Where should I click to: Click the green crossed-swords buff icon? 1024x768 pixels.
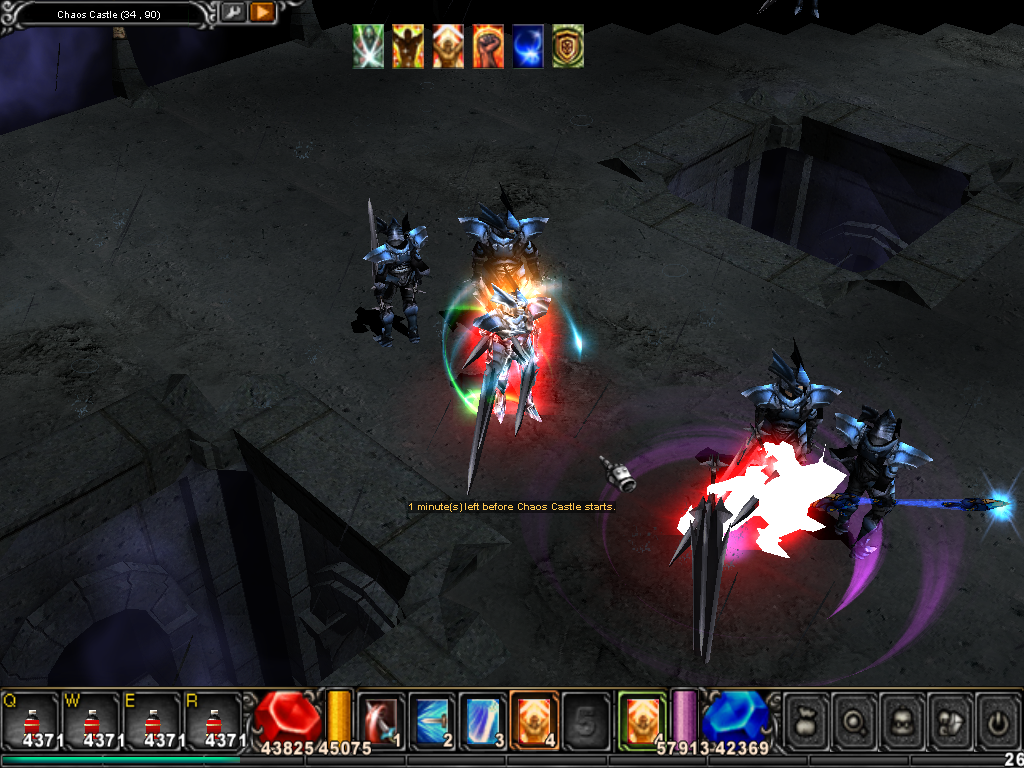point(368,47)
